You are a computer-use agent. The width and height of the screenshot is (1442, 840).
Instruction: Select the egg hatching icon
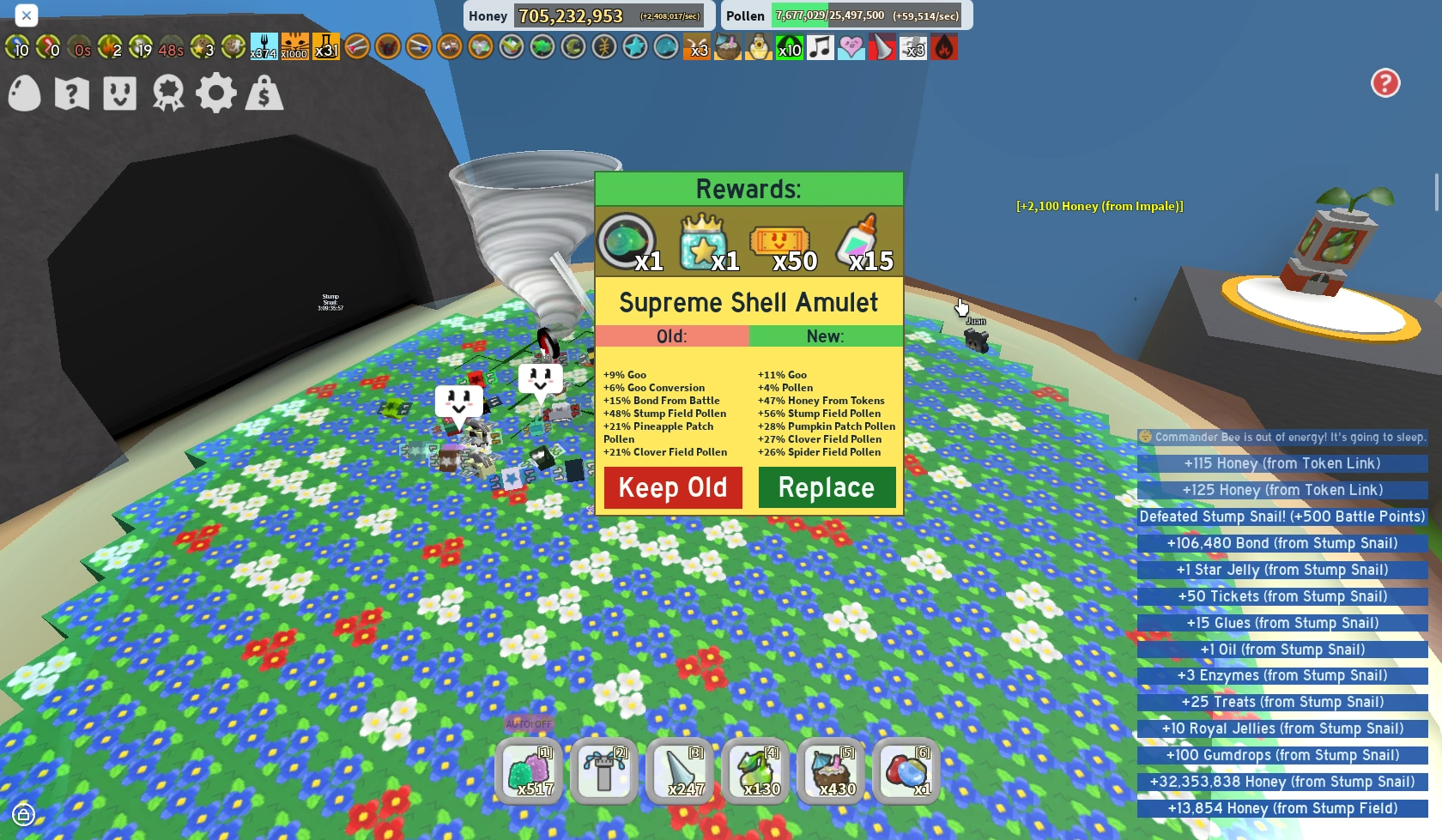24,94
